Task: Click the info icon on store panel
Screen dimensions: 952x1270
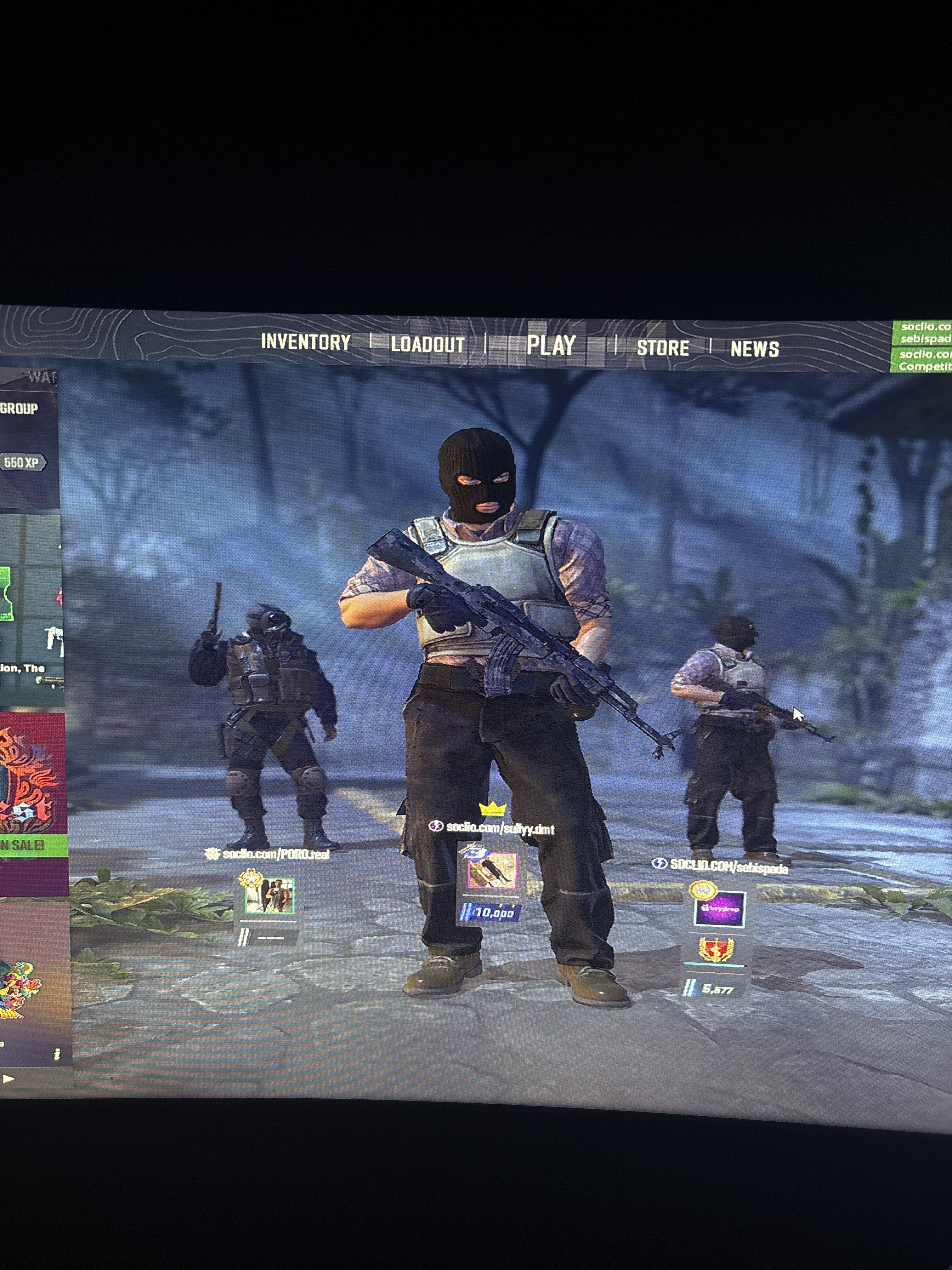Action: pyautogui.click(x=57, y=1054)
